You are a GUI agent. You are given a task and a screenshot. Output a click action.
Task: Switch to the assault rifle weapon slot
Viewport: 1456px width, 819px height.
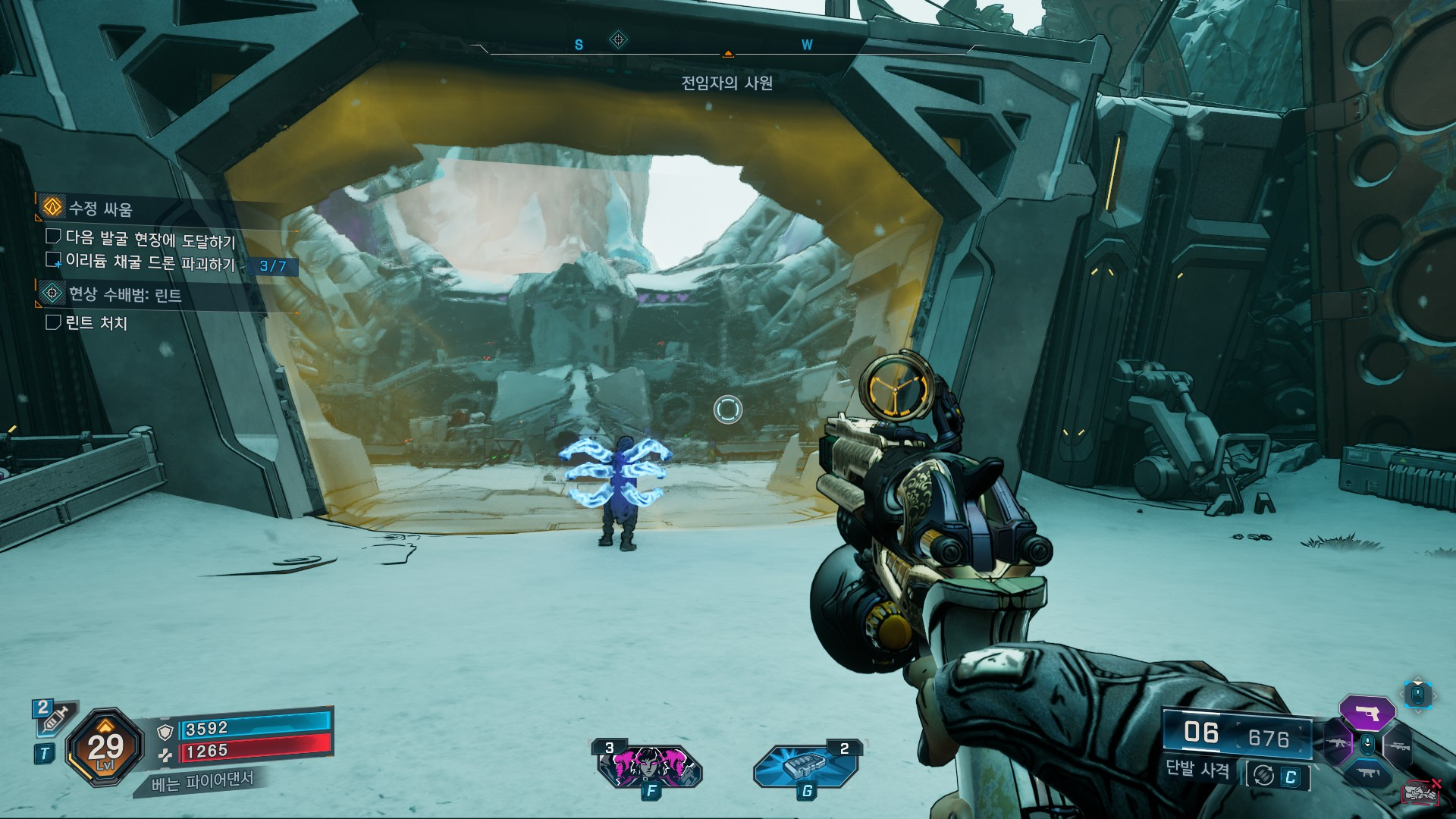click(x=1336, y=745)
